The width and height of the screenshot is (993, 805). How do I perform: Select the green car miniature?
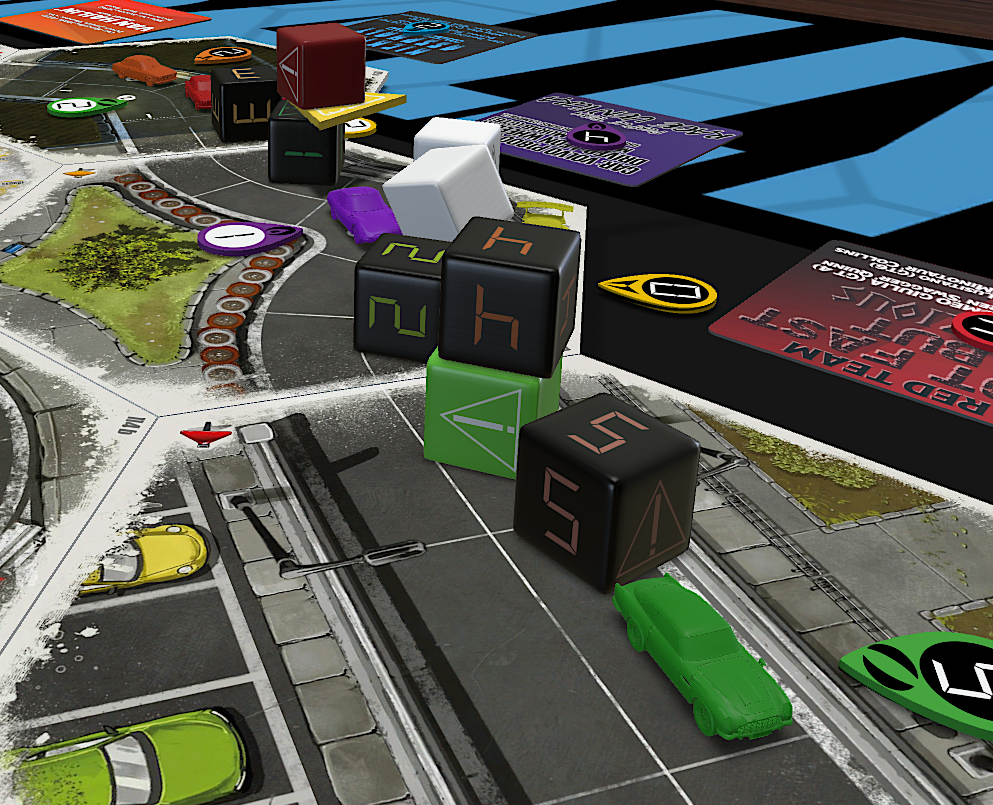(x=702, y=655)
